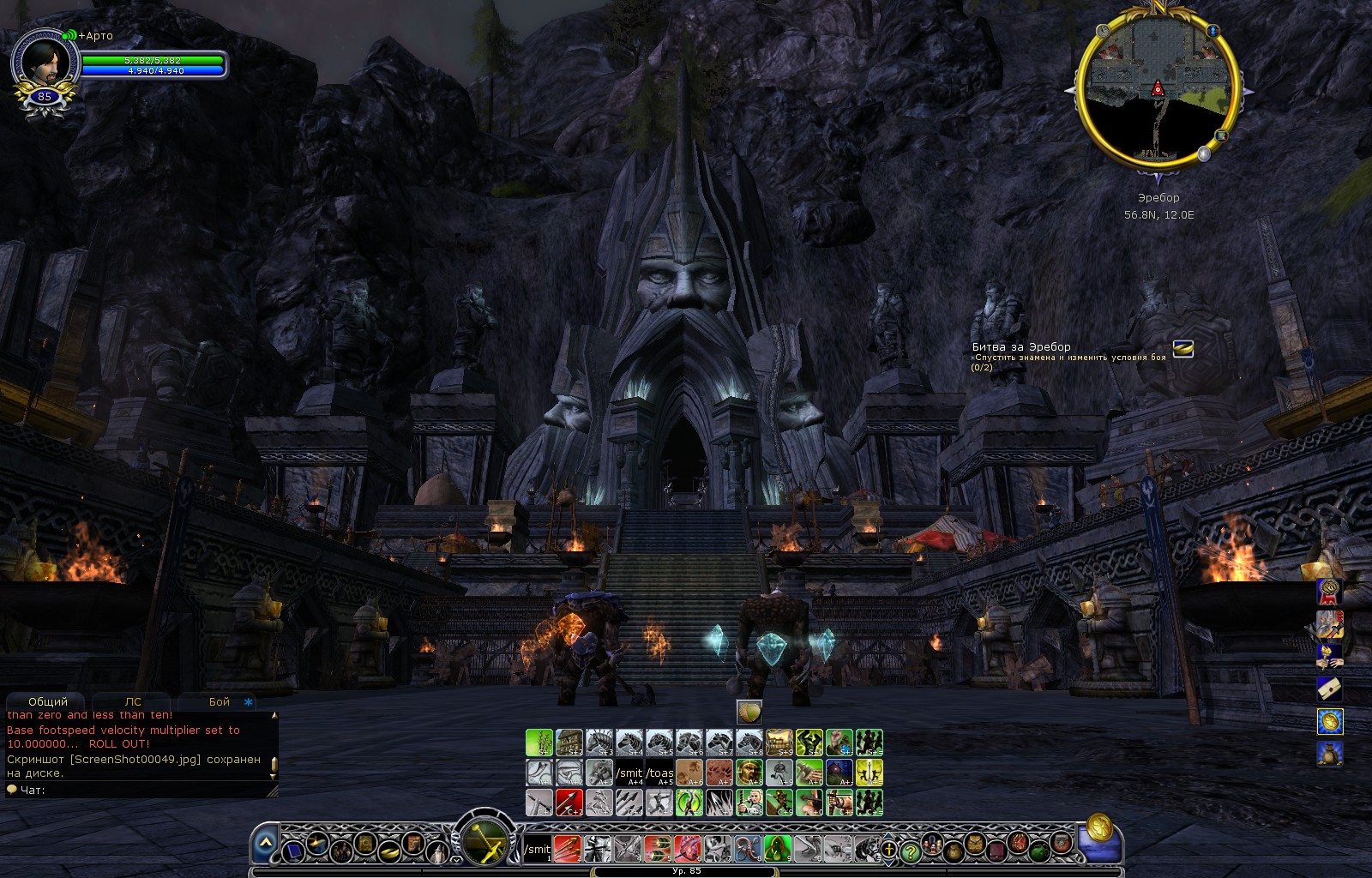The image size is (1372, 878).
Task: Use the night house skill marked A+-
Action: pyautogui.click(x=839, y=773)
